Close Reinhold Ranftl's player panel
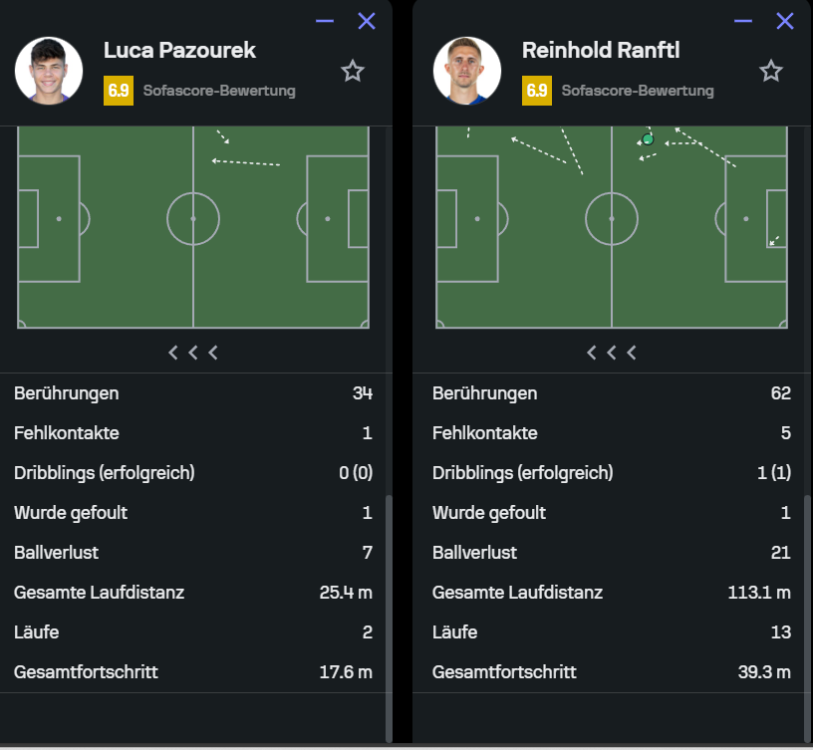This screenshot has height=750, width=813. (785, 21)
